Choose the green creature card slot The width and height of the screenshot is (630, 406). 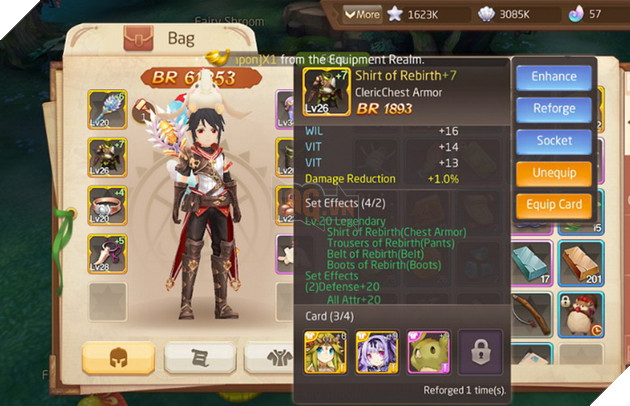point(427,352)
